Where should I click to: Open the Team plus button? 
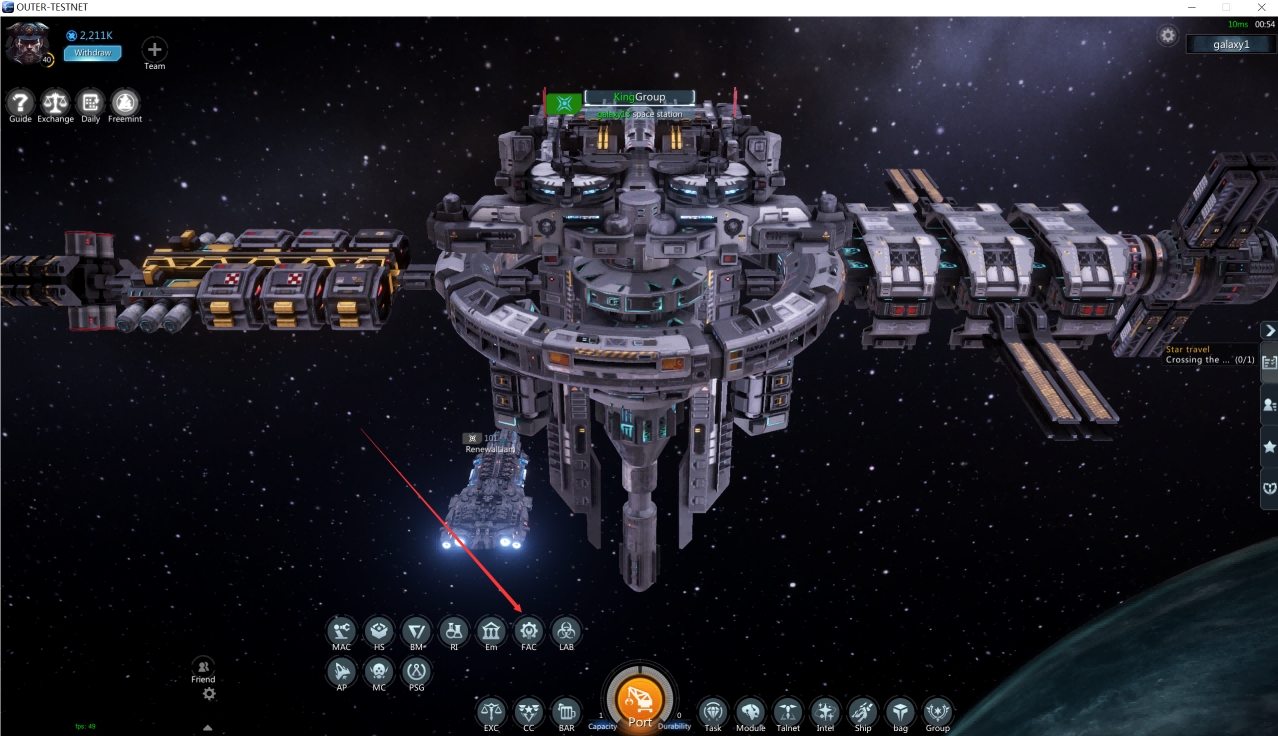tap(154, 49)
